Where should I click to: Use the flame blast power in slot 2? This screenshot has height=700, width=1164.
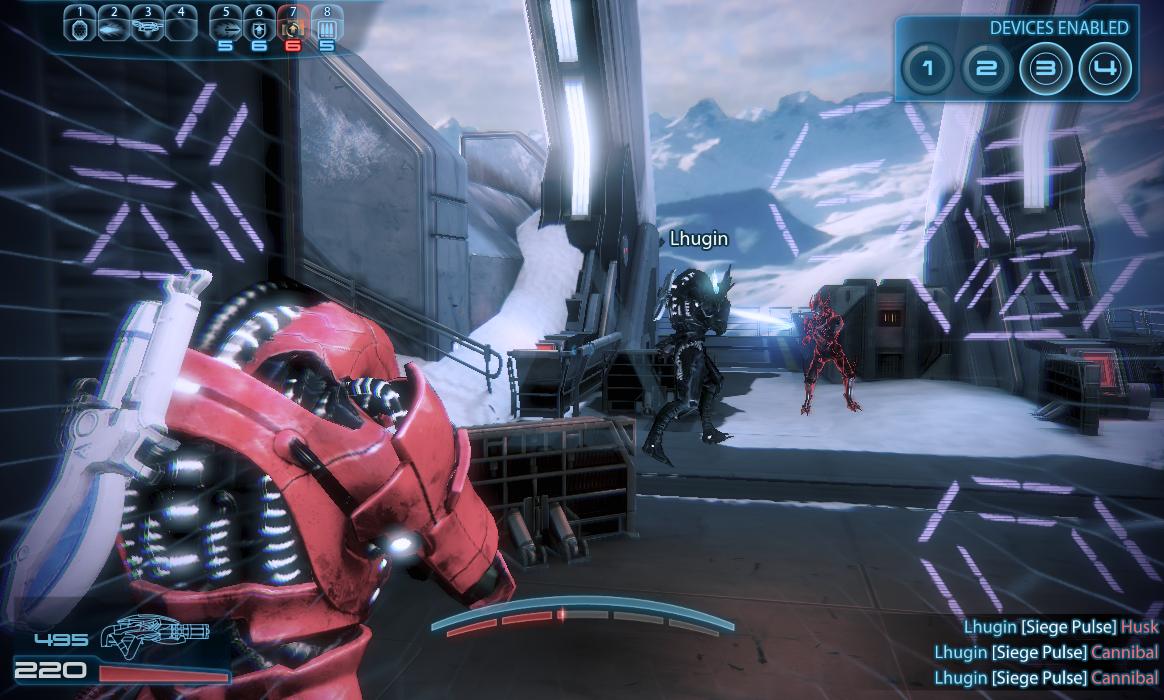(x=114, y=28)
